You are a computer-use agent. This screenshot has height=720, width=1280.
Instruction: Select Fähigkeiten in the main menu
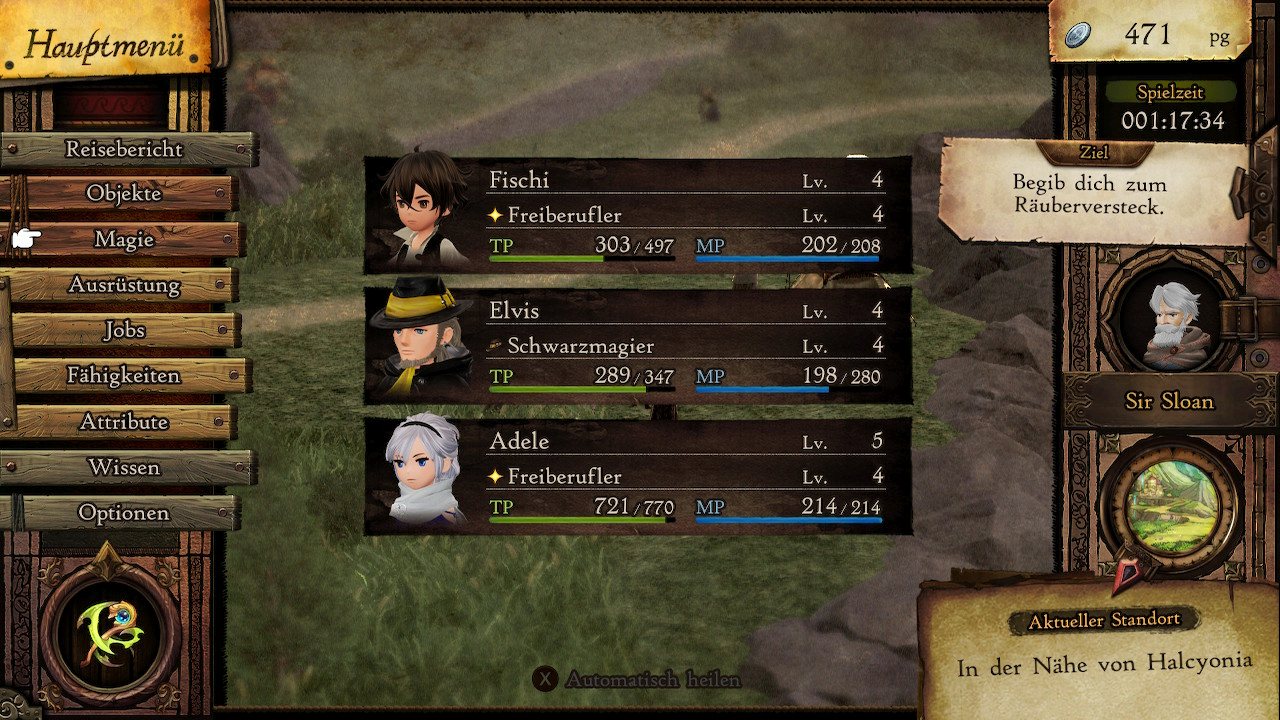[x=124, y=376]
